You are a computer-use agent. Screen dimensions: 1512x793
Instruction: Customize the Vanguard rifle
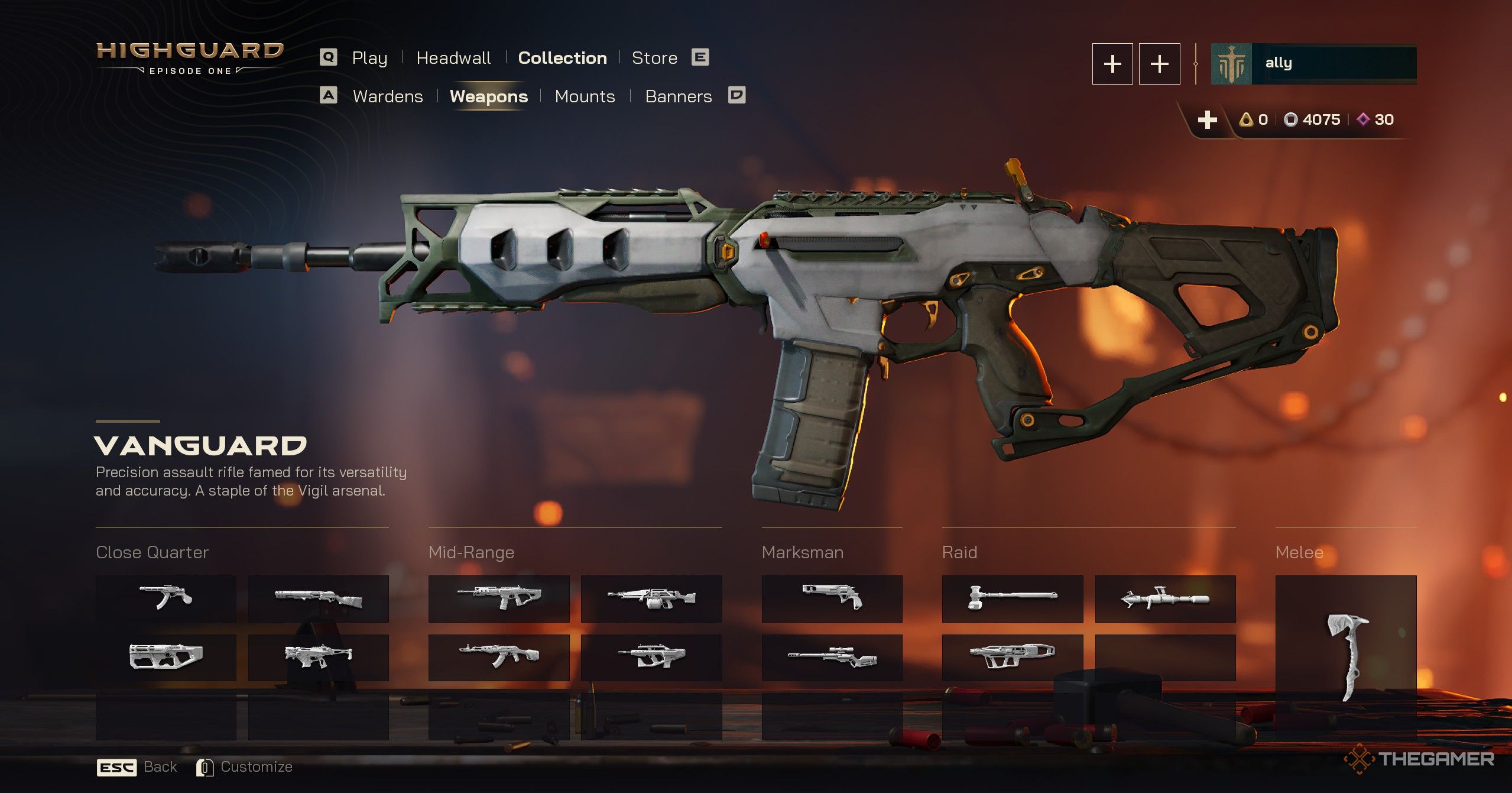[x=245, y=767]
